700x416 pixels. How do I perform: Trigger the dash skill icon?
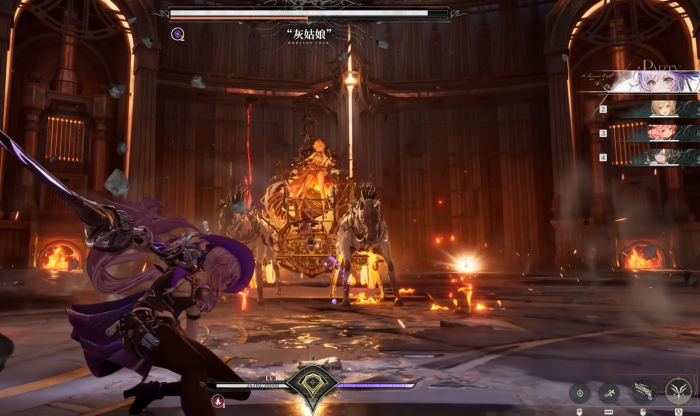609,394
